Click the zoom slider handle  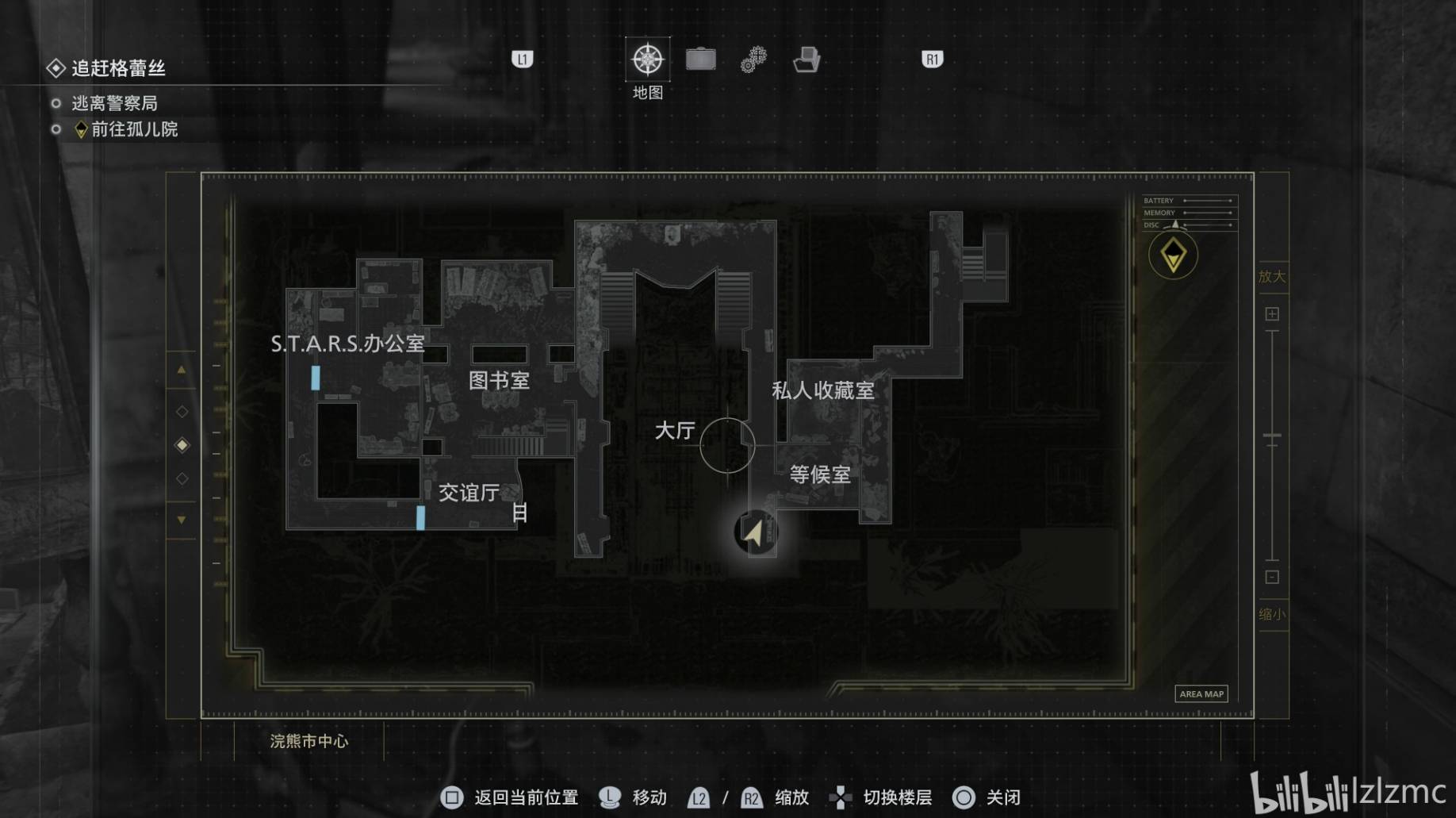click(x=1272, y=436)
